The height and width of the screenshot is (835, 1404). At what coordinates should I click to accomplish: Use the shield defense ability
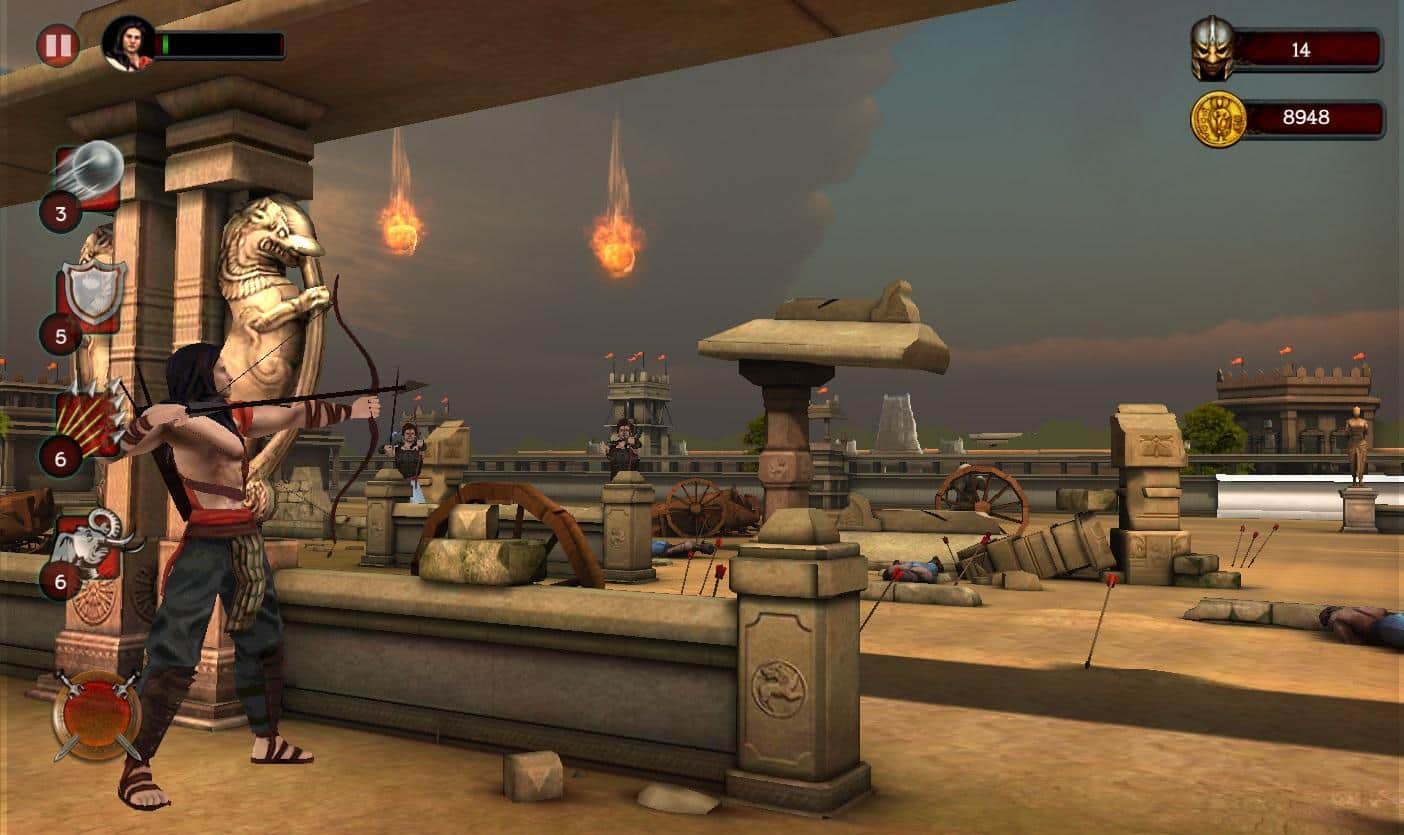click(92, 294)
